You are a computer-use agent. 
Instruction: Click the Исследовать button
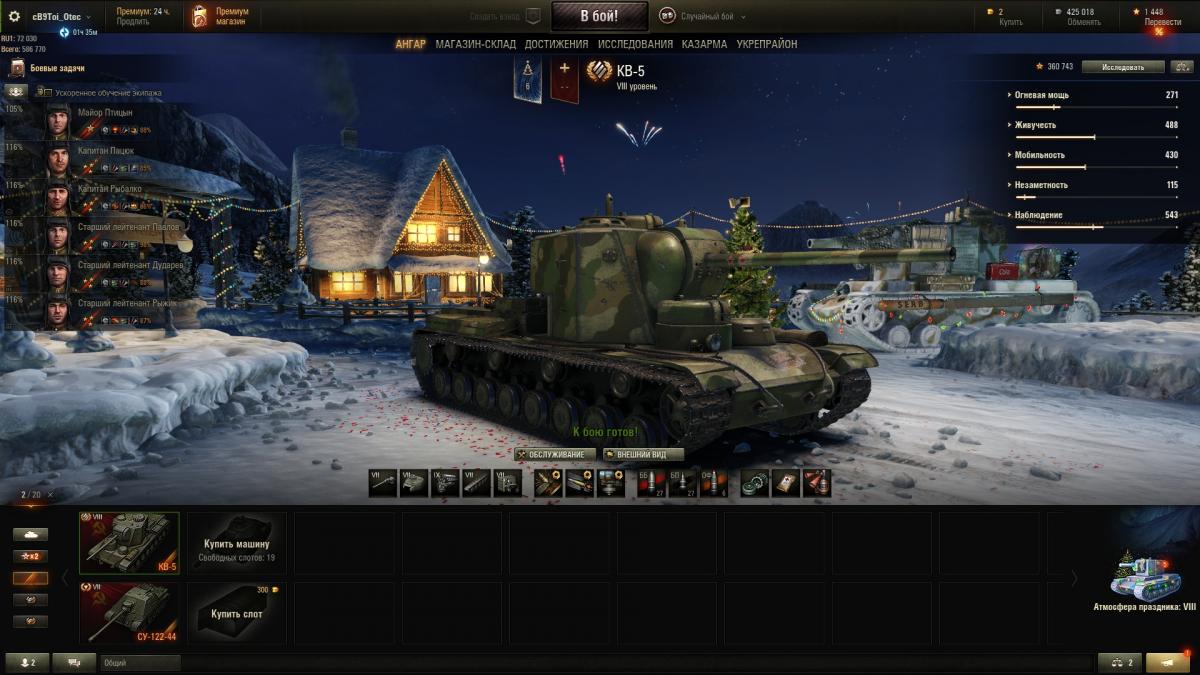1123,67
